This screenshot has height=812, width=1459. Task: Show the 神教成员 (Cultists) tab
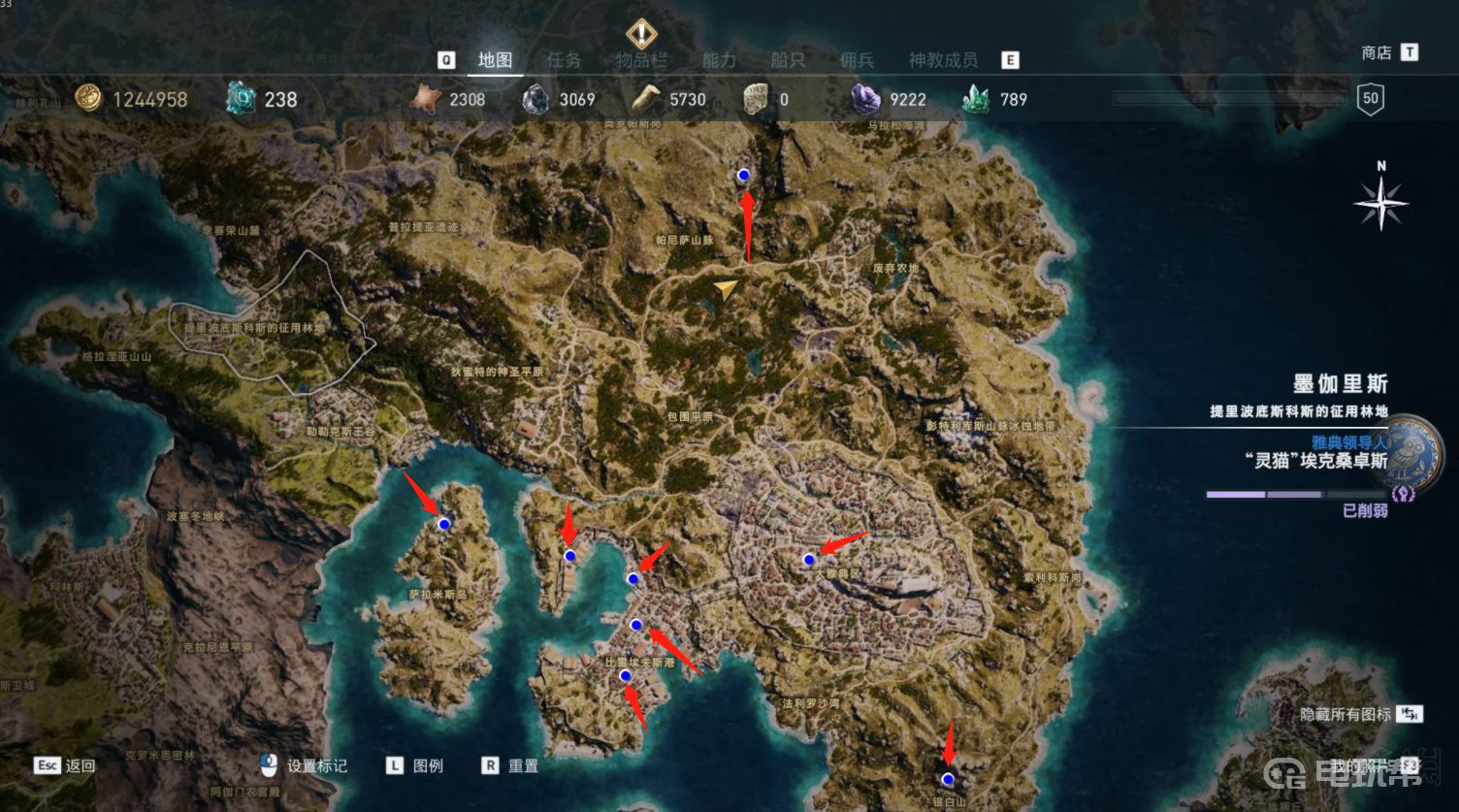click(x=942, y=60)
